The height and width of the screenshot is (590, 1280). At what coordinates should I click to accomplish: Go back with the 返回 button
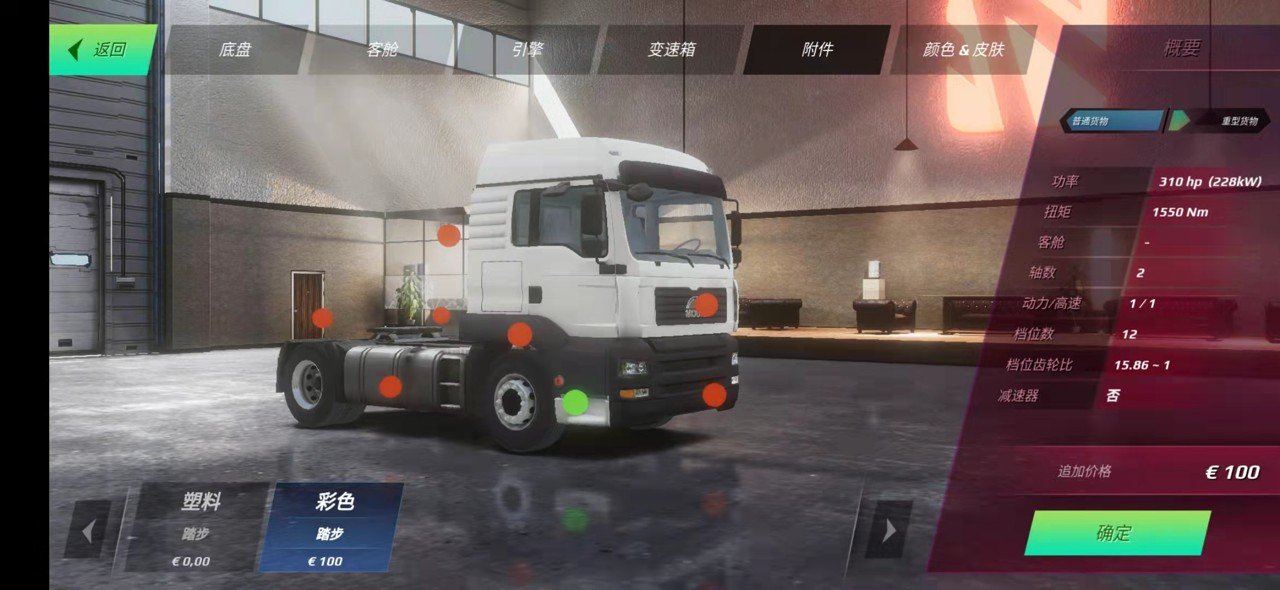102,49
